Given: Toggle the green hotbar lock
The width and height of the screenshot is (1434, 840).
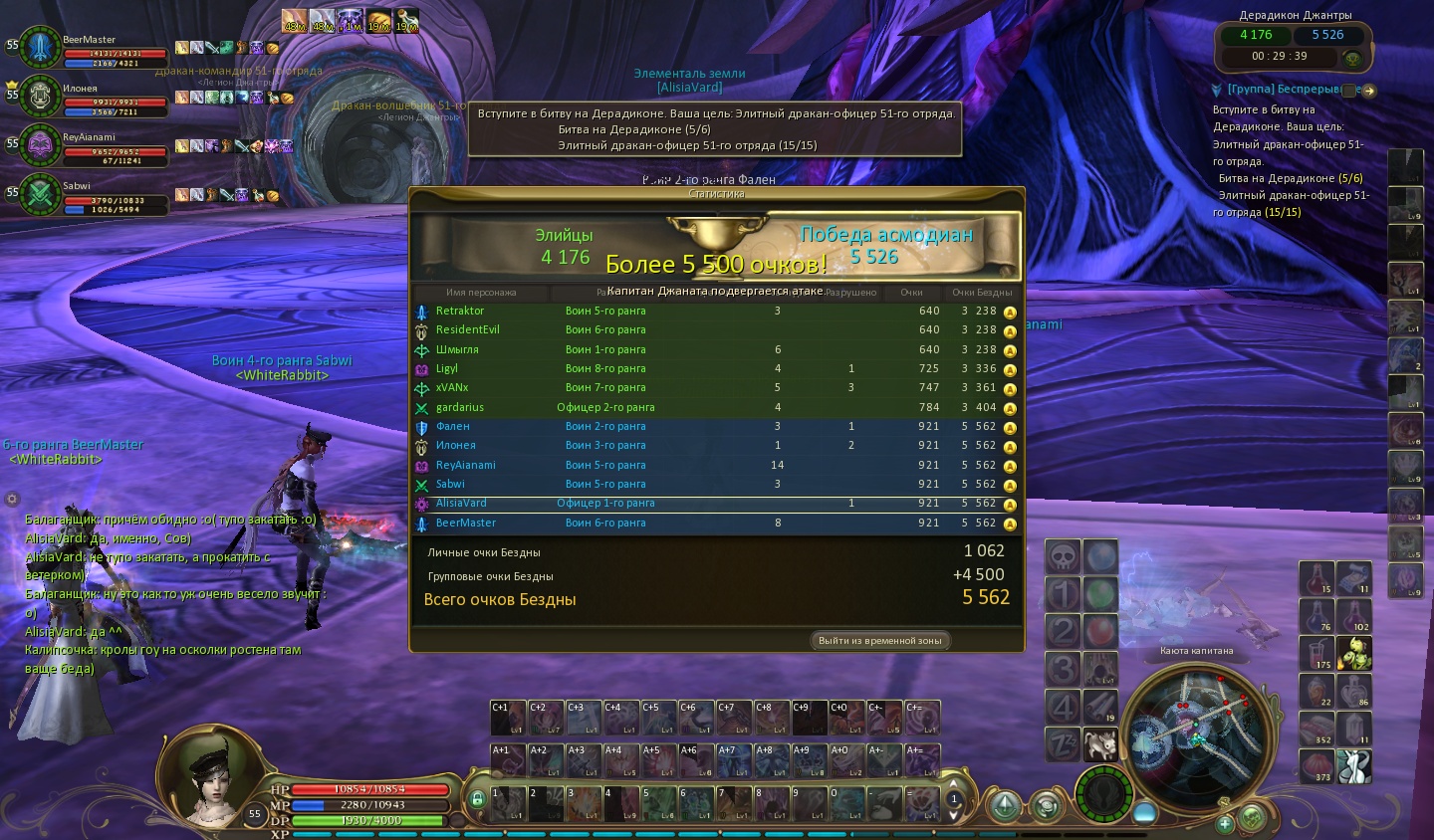Looking at the screenshot, I should (x=477, y=798).
